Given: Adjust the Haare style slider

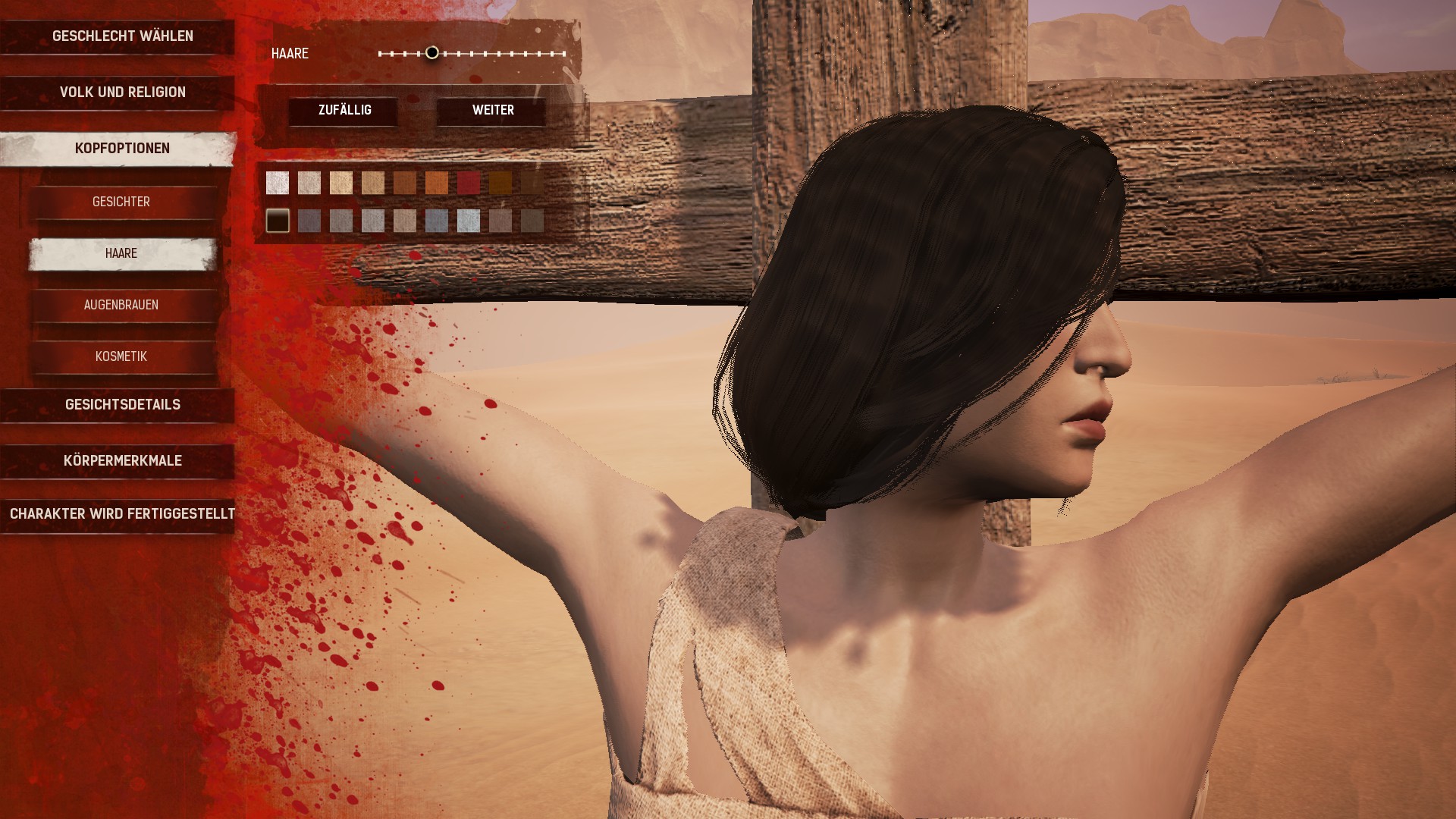Looking at the screenshot, I should click(x=432, y=53).
